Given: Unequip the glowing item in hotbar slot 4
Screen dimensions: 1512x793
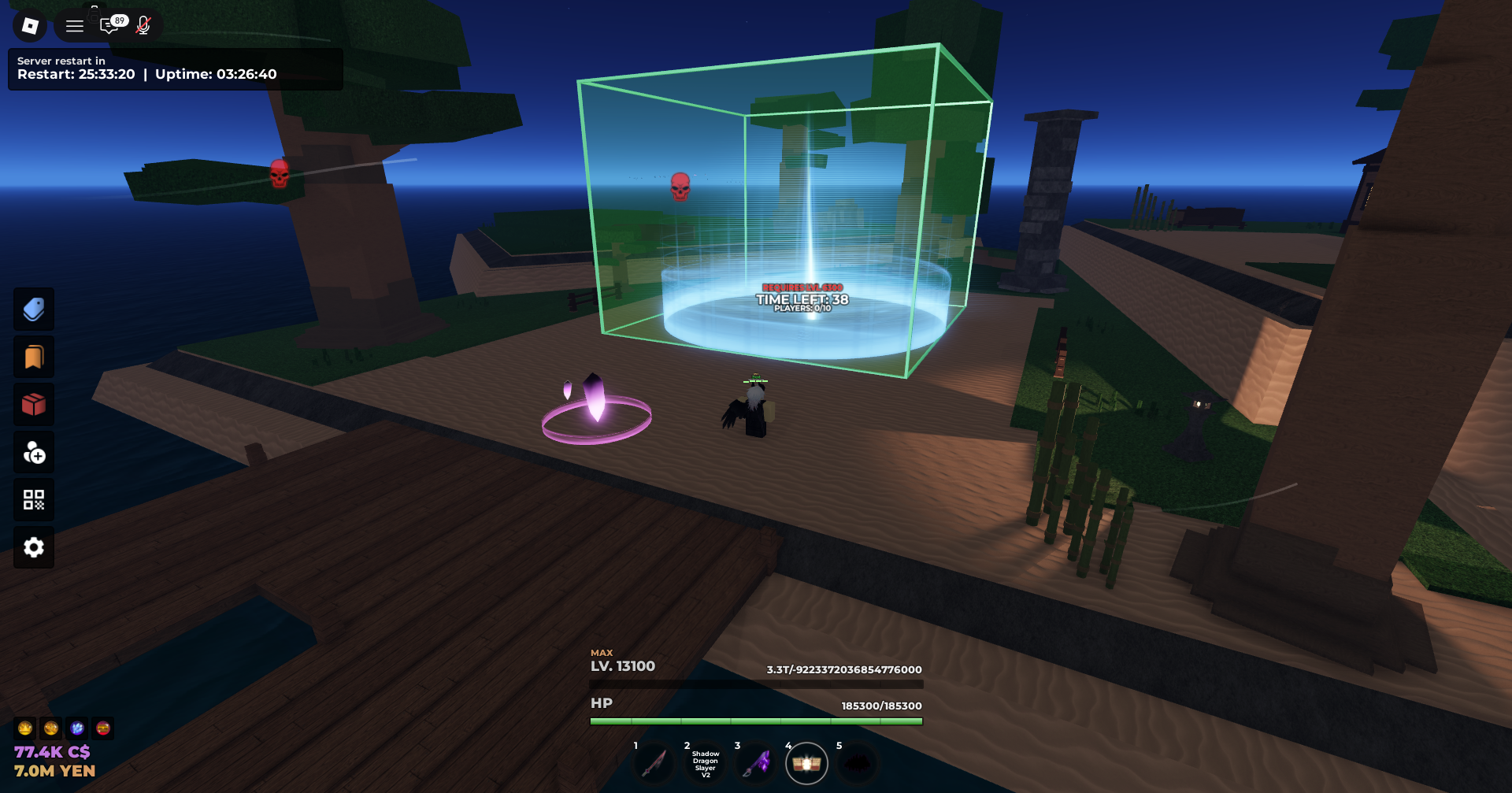Looking at the screenshot, I should (x=808, y=762).
